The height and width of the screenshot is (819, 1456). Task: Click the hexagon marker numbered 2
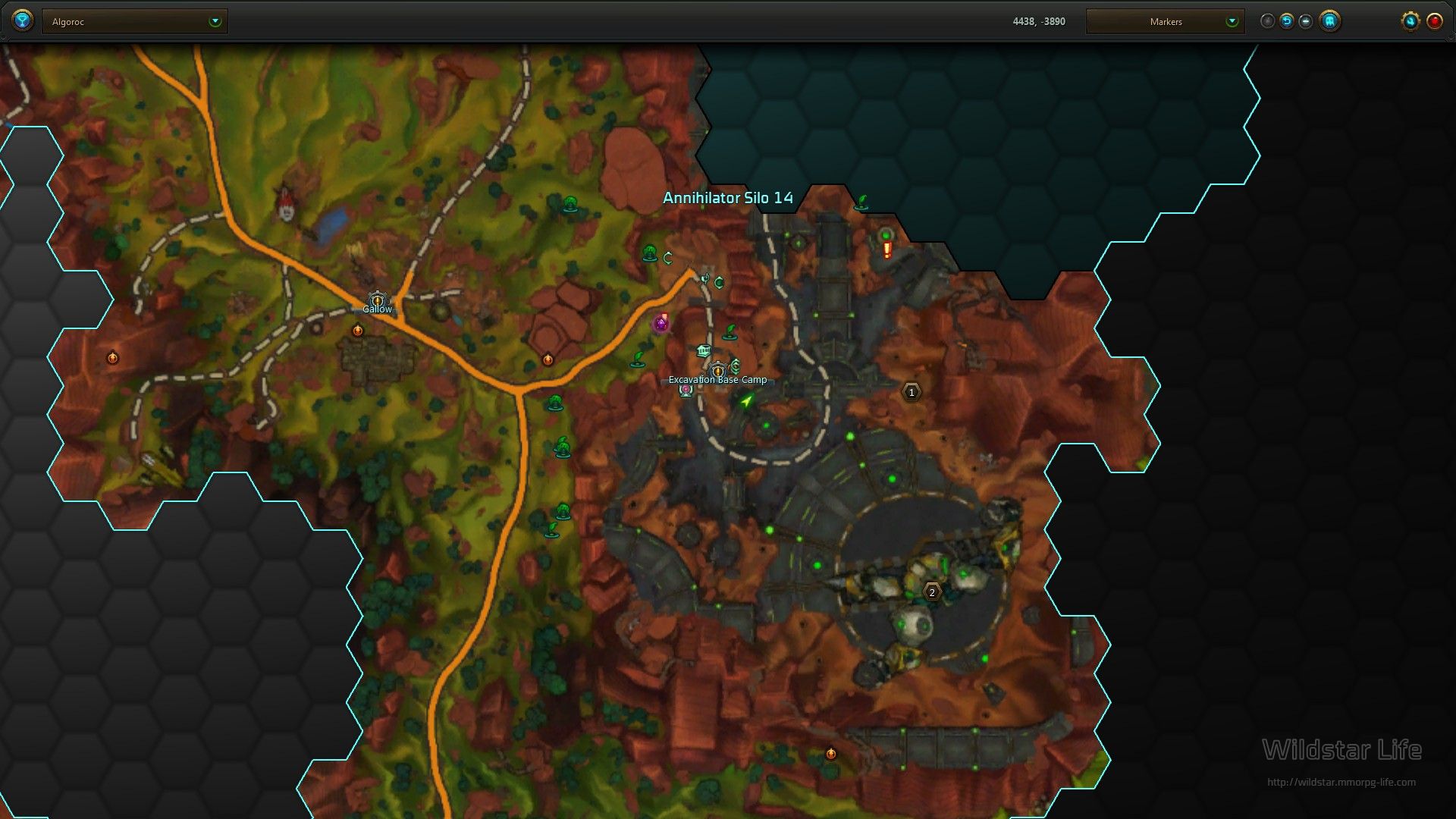click(932, 592)
